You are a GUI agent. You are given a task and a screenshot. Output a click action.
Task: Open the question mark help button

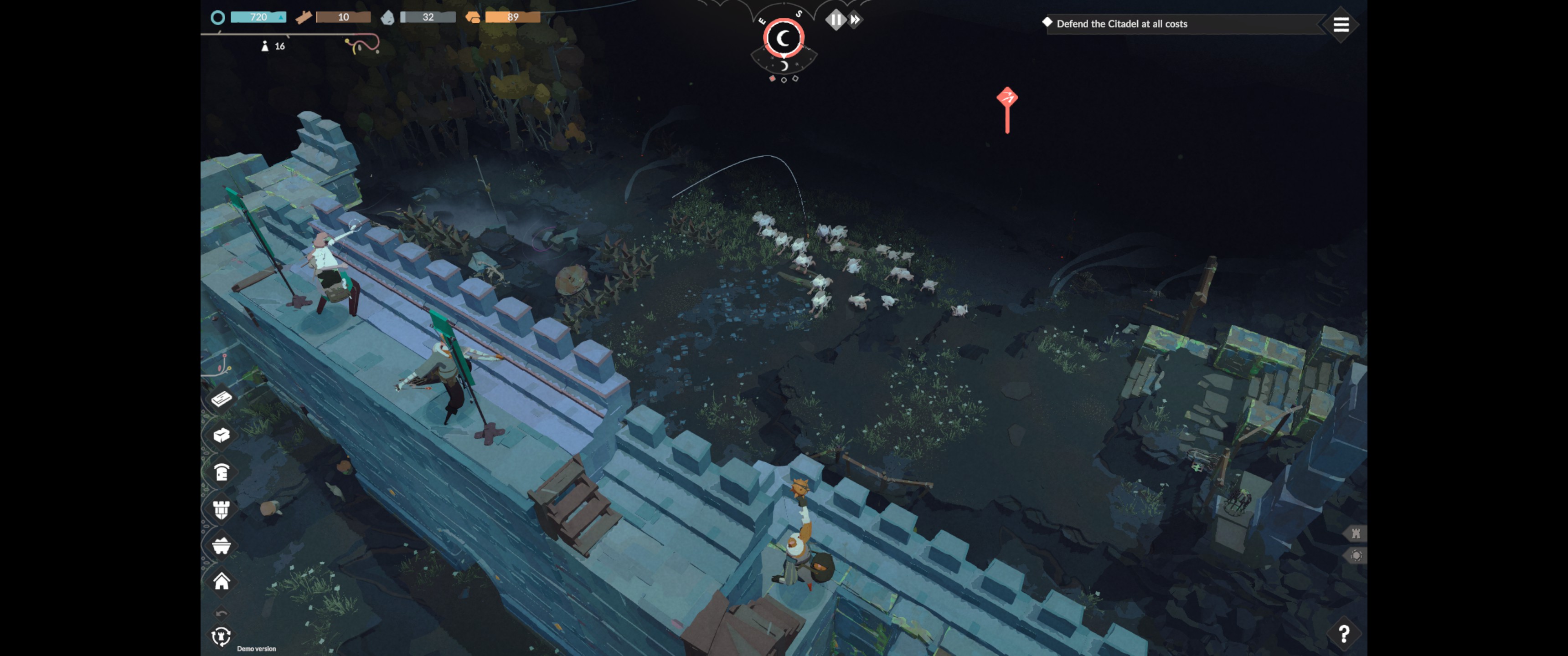[x=1343, y=634]
